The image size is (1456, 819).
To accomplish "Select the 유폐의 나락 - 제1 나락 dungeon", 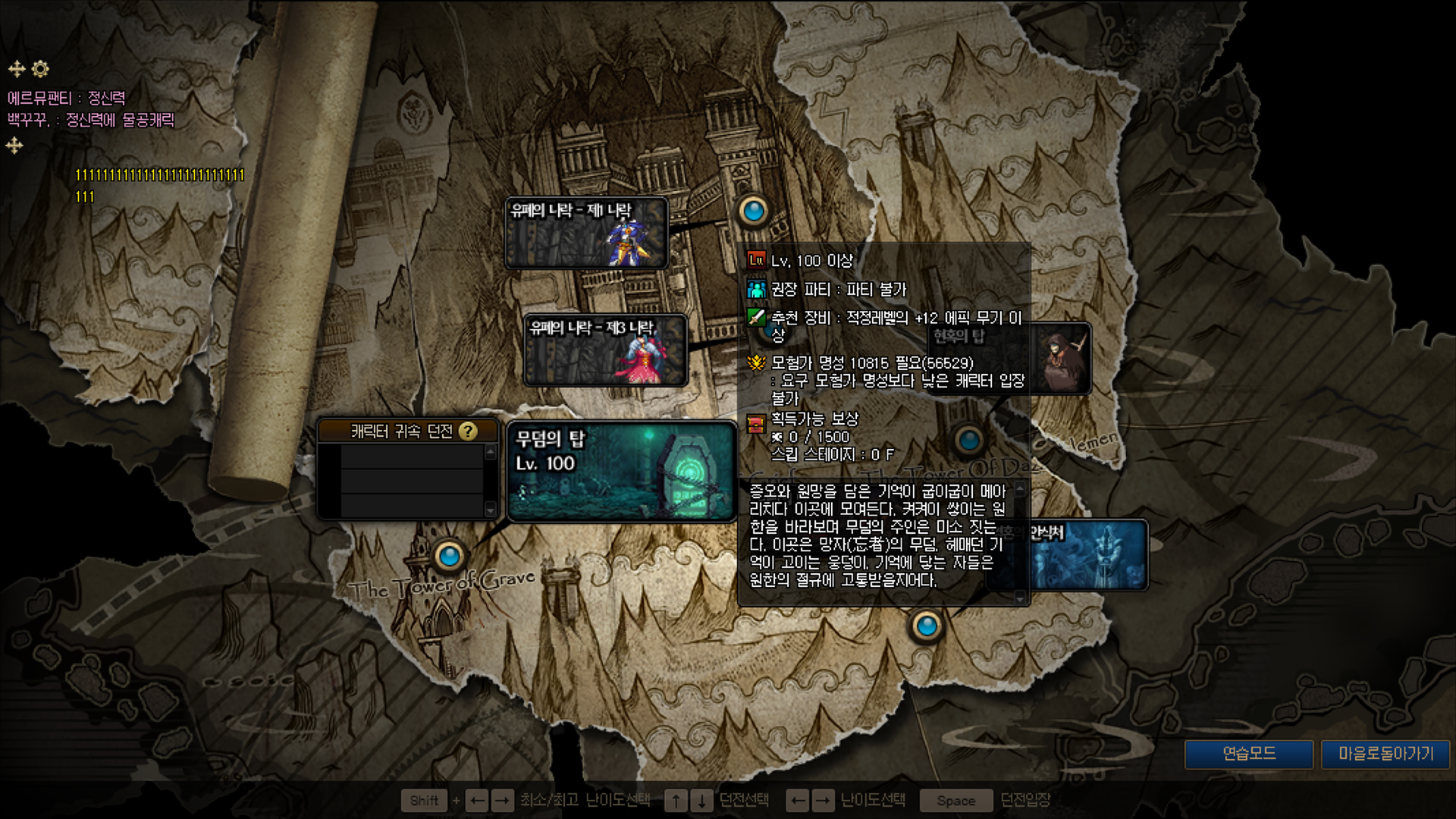I will (x=586, y=233).
